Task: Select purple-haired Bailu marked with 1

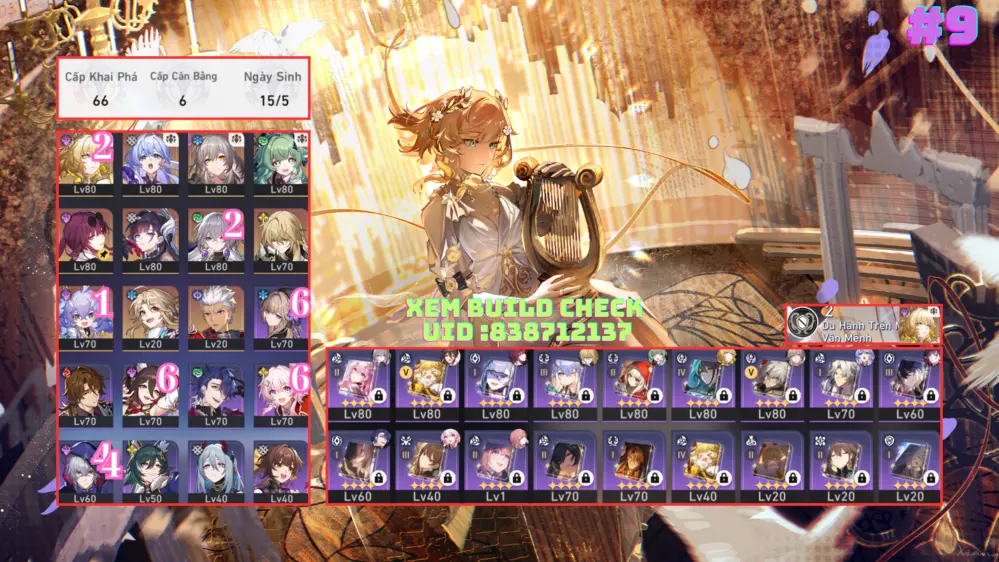Action: click(86, 313)
